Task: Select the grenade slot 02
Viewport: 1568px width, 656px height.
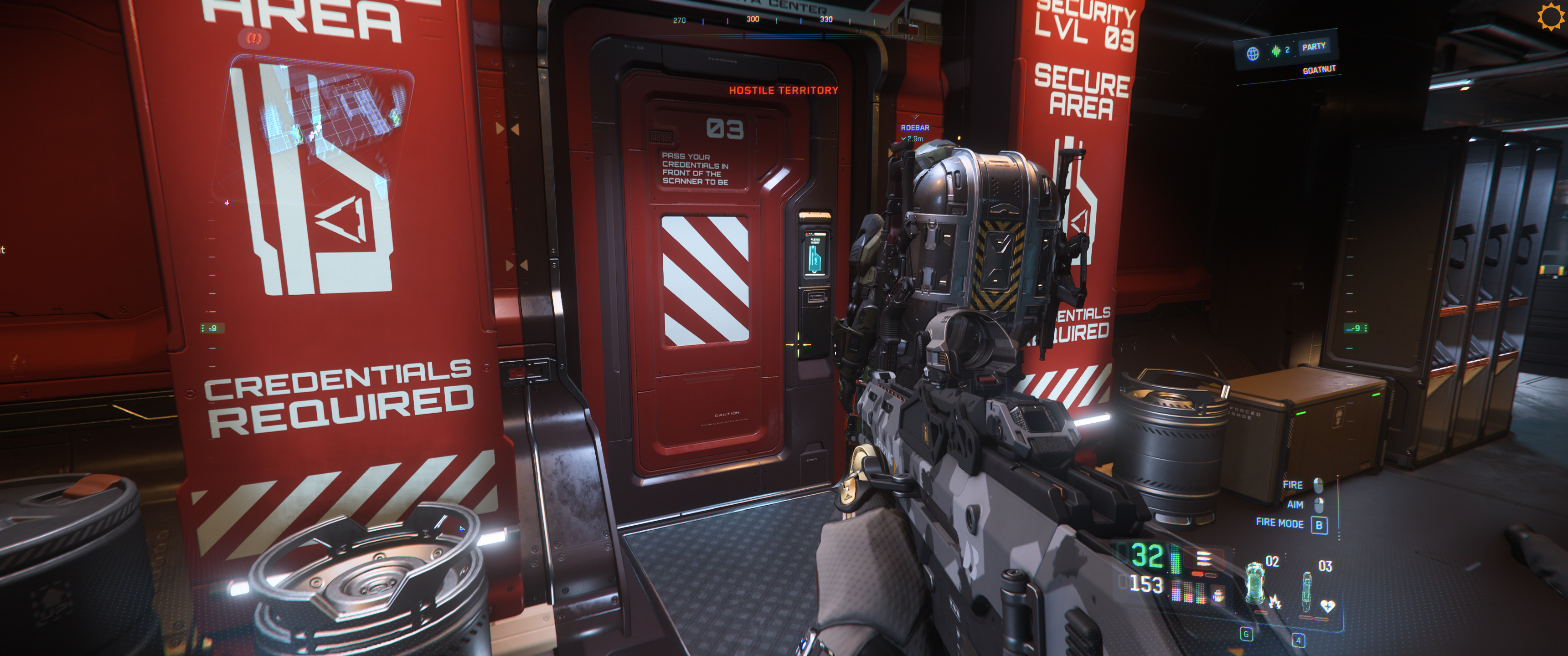Action: [x=1256, y=583]
